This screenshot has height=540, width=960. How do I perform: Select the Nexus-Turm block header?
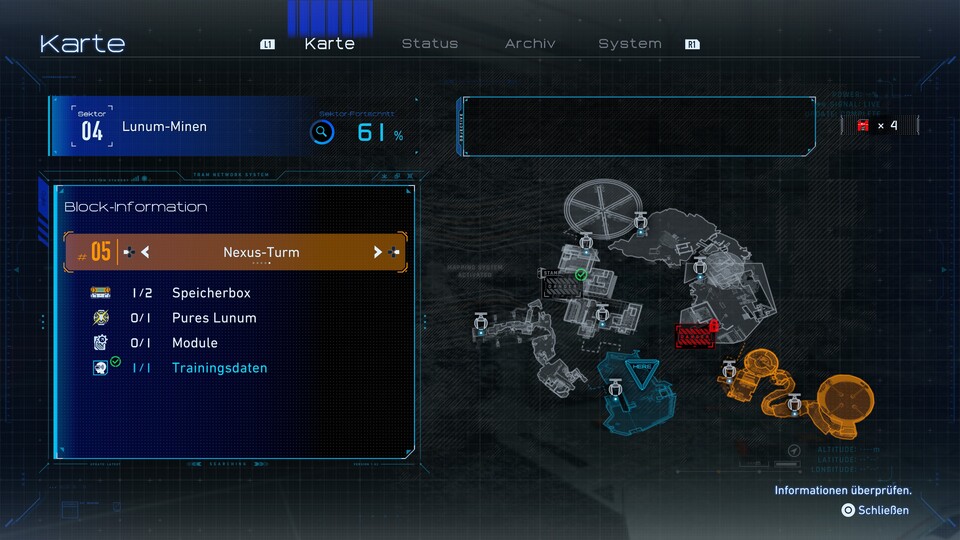260,253
